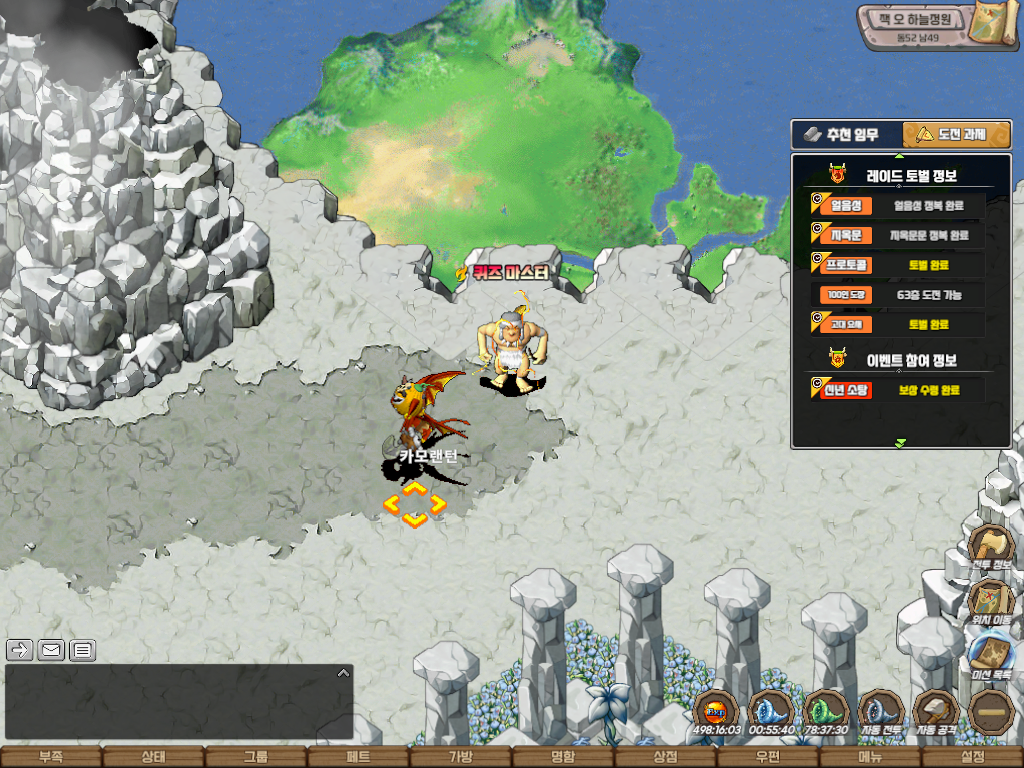Screen dimensions: 1024x768
Task: Click the envelope icon above chat box
Action: [x=51, y=650]
